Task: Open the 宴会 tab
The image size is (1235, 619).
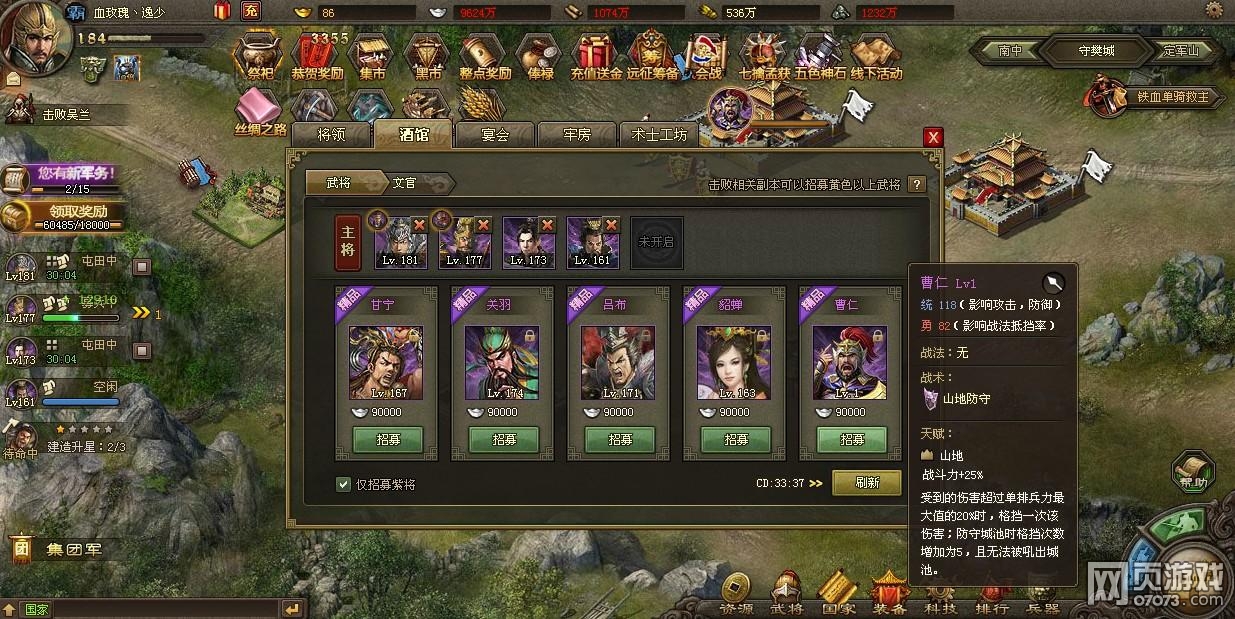Action: pos(494,135)
